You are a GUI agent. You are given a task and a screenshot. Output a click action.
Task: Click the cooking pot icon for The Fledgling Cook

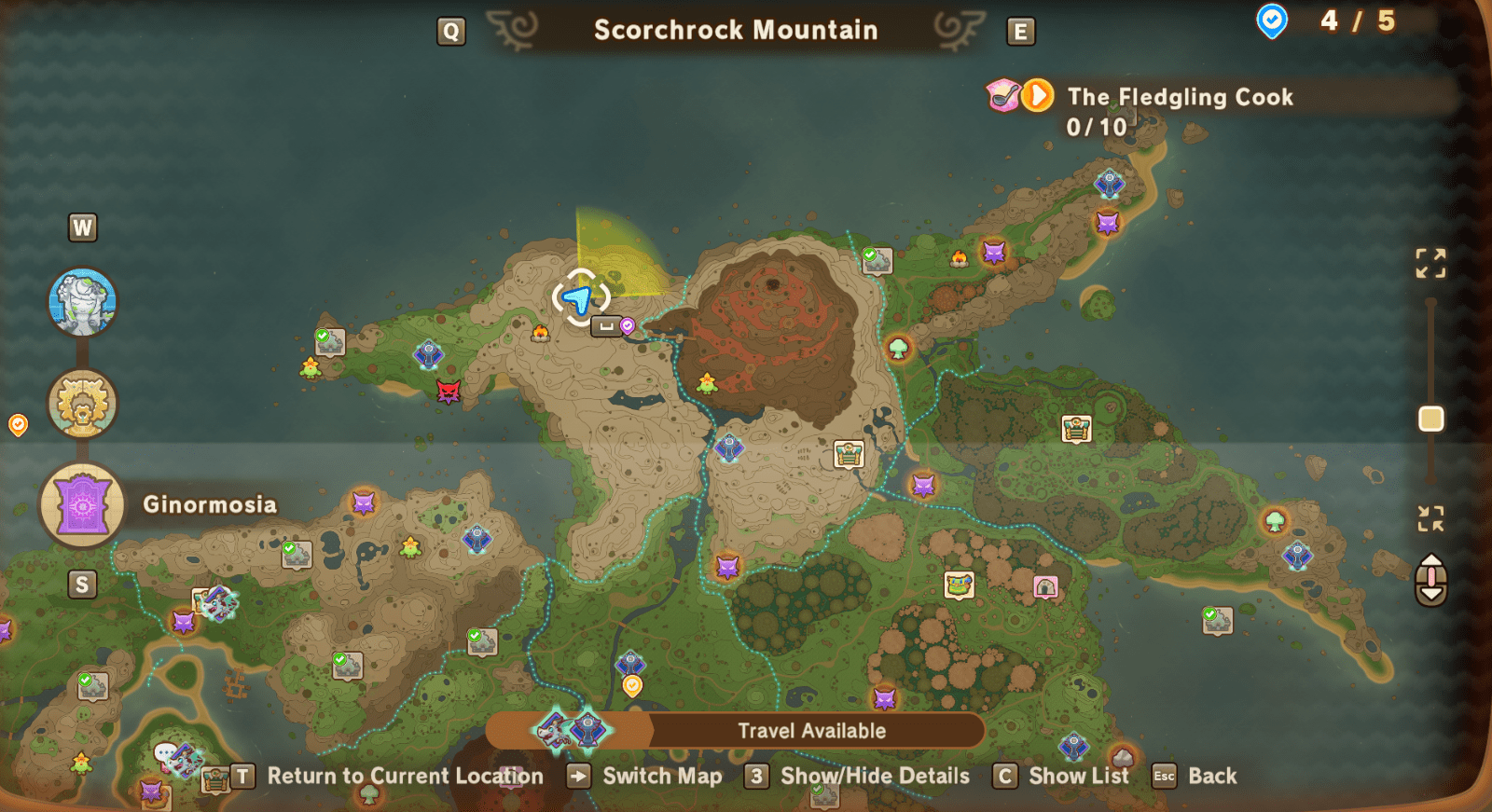[1000, 96]
